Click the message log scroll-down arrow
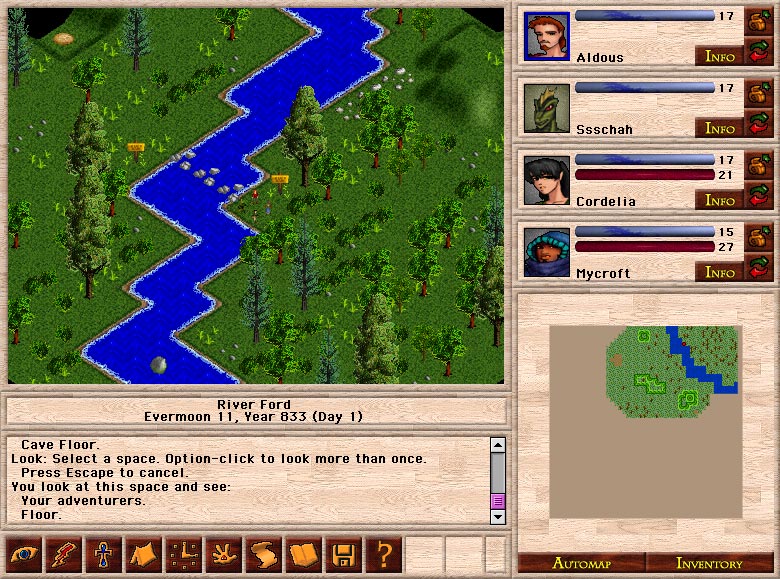Viewport: 780px width, 579px height. [497, 516]
